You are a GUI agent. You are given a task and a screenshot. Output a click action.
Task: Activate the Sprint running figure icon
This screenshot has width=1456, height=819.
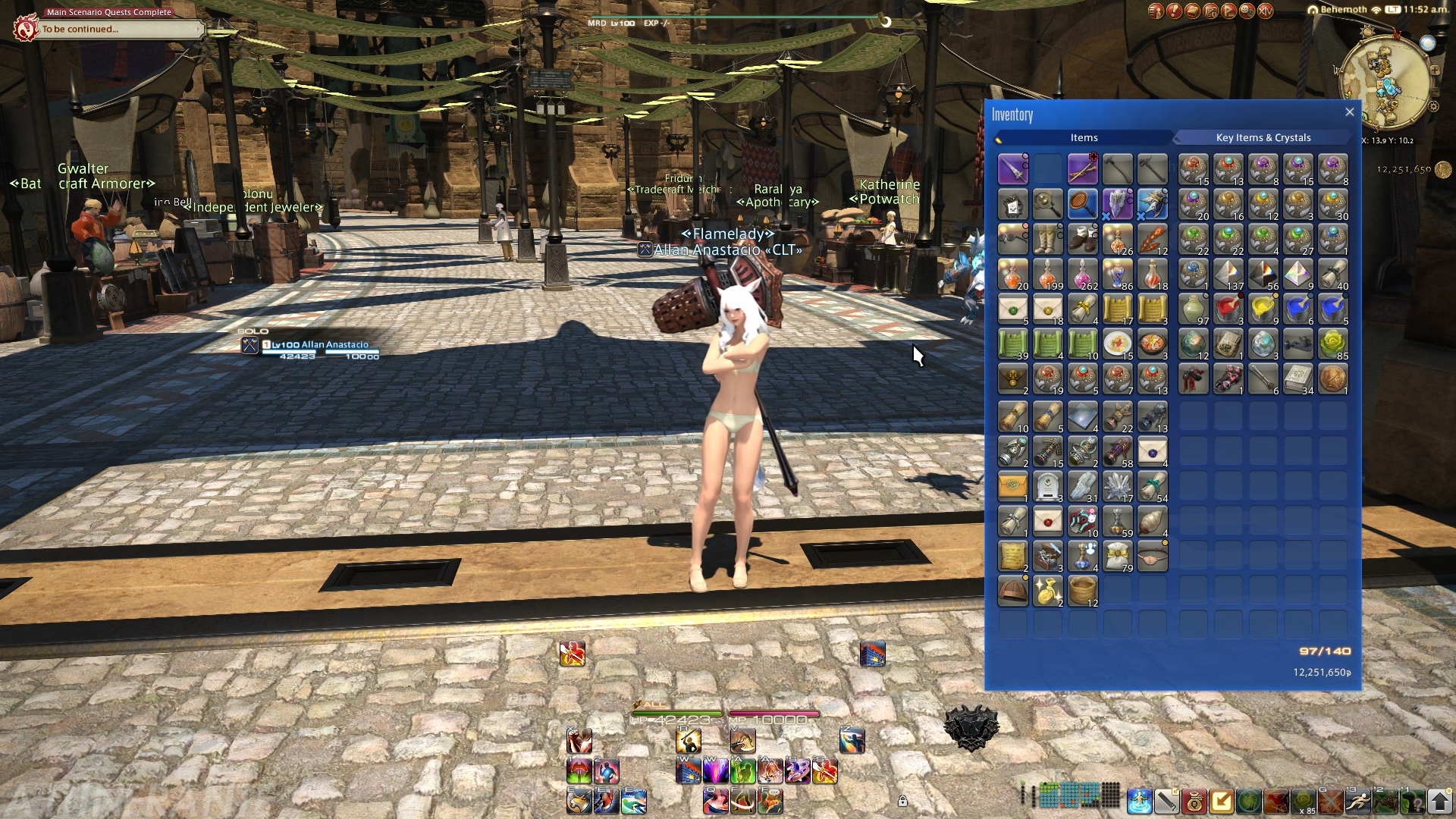pos(1357,800)
